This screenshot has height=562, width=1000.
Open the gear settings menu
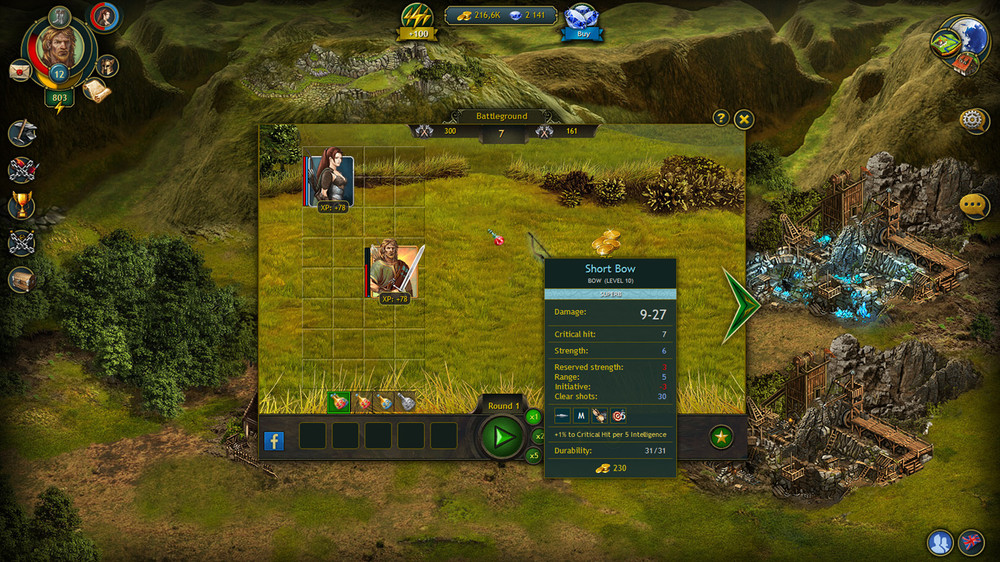tap(973, 121)
